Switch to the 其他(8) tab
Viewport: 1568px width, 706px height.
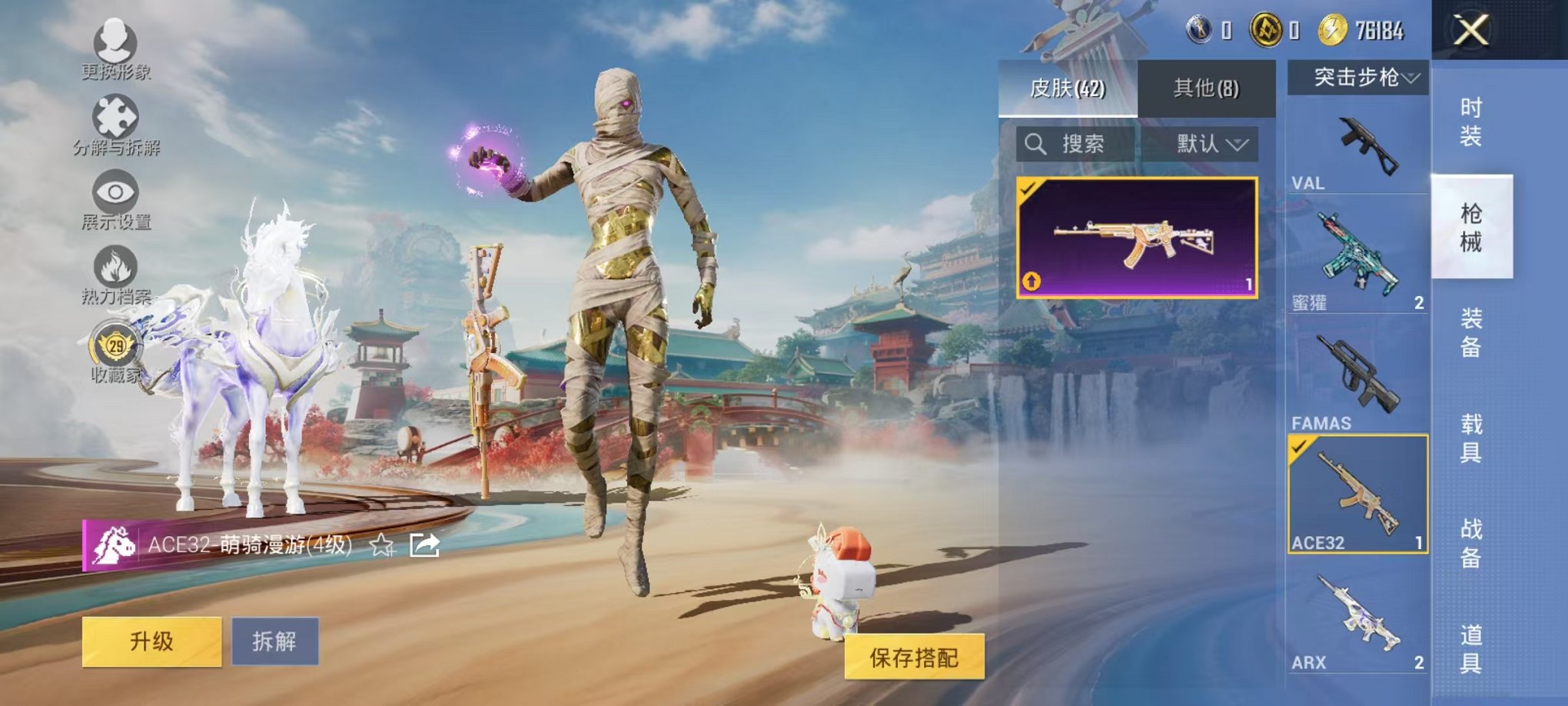pyautogui.click(x=1208, y=87)
